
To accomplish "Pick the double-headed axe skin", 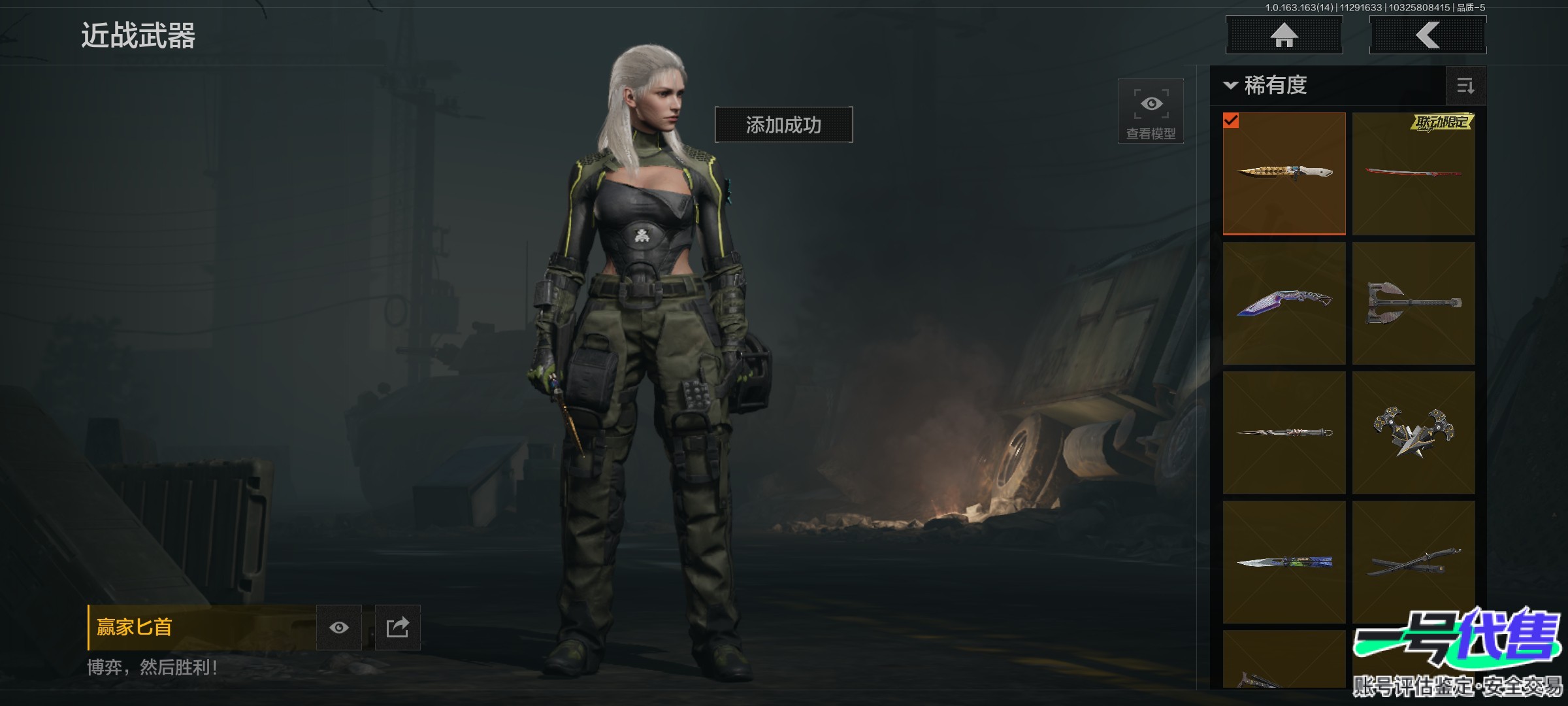I will [1413, 303].
